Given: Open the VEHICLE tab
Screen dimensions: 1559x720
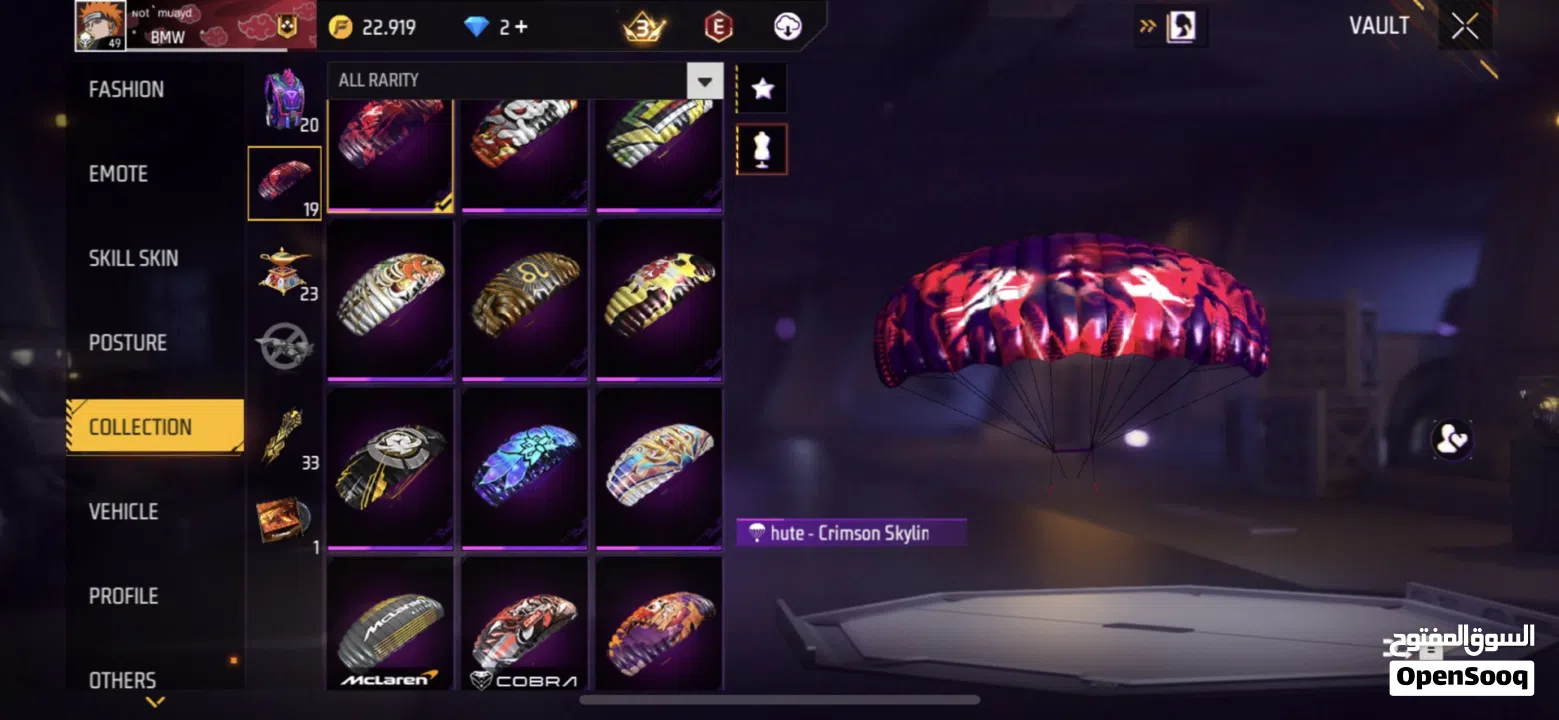Looking at the screenshot, I should coord(122,511).
